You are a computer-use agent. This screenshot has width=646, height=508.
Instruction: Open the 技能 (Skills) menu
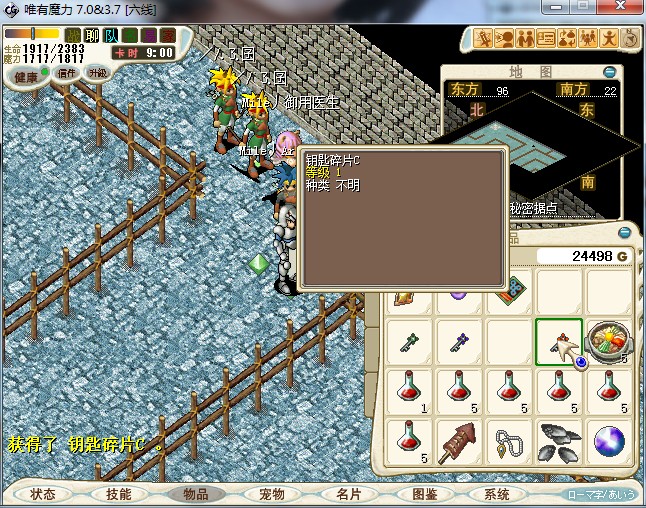pos(118,494)
